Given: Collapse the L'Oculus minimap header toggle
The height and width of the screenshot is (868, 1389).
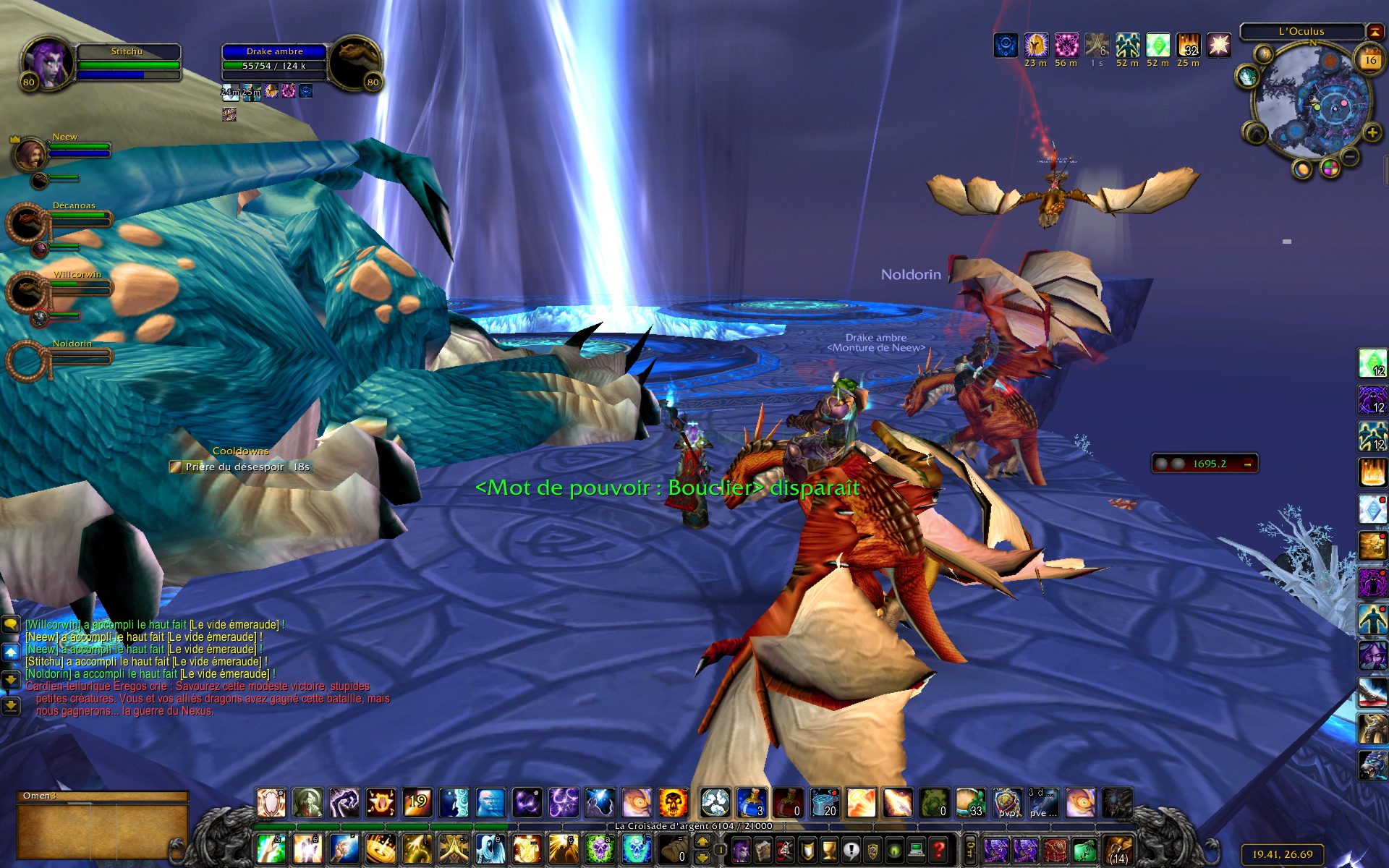Looking at the screenshot, I should point(1375,31).
